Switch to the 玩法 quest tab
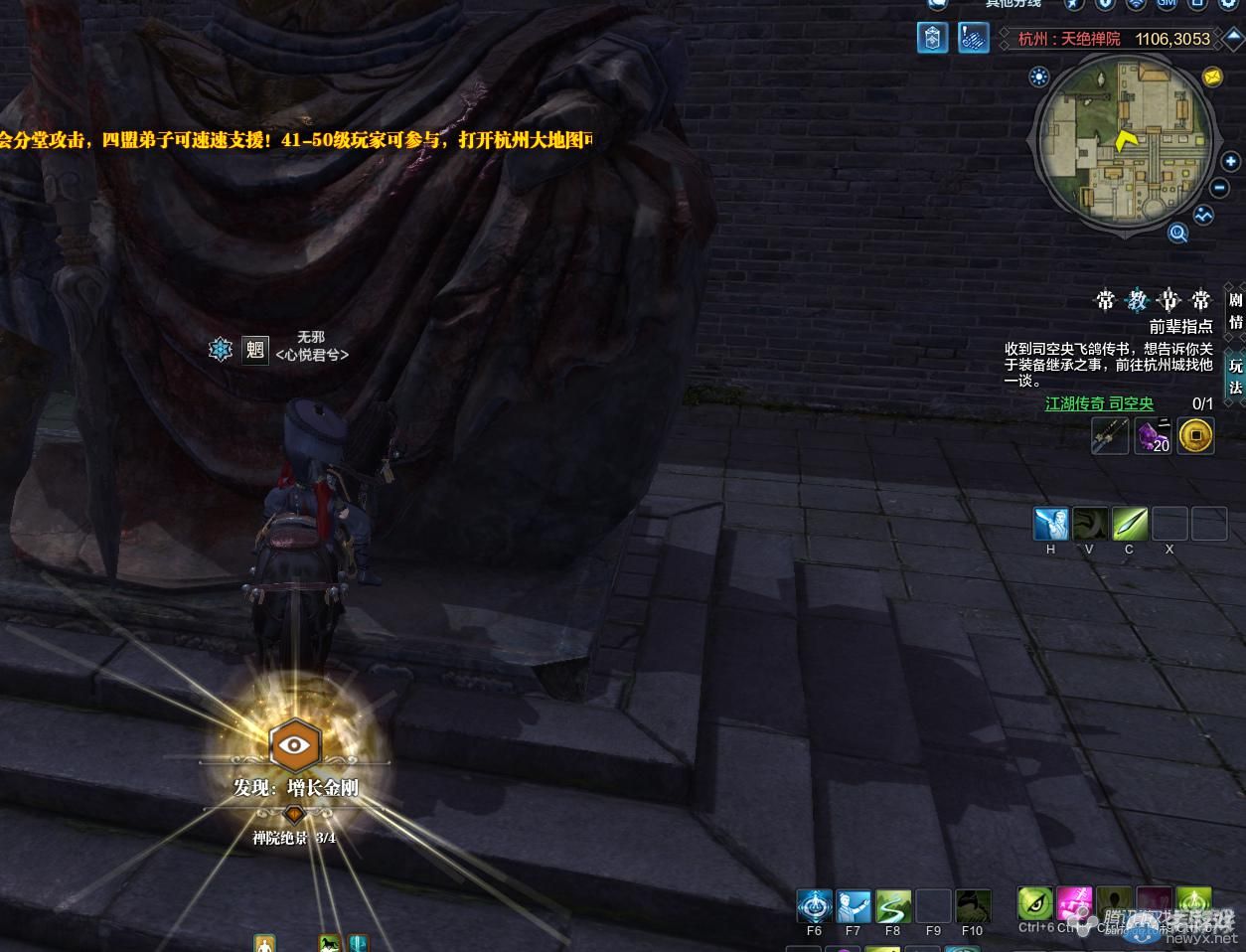 pyautogui.click(x=1235, y=375)
